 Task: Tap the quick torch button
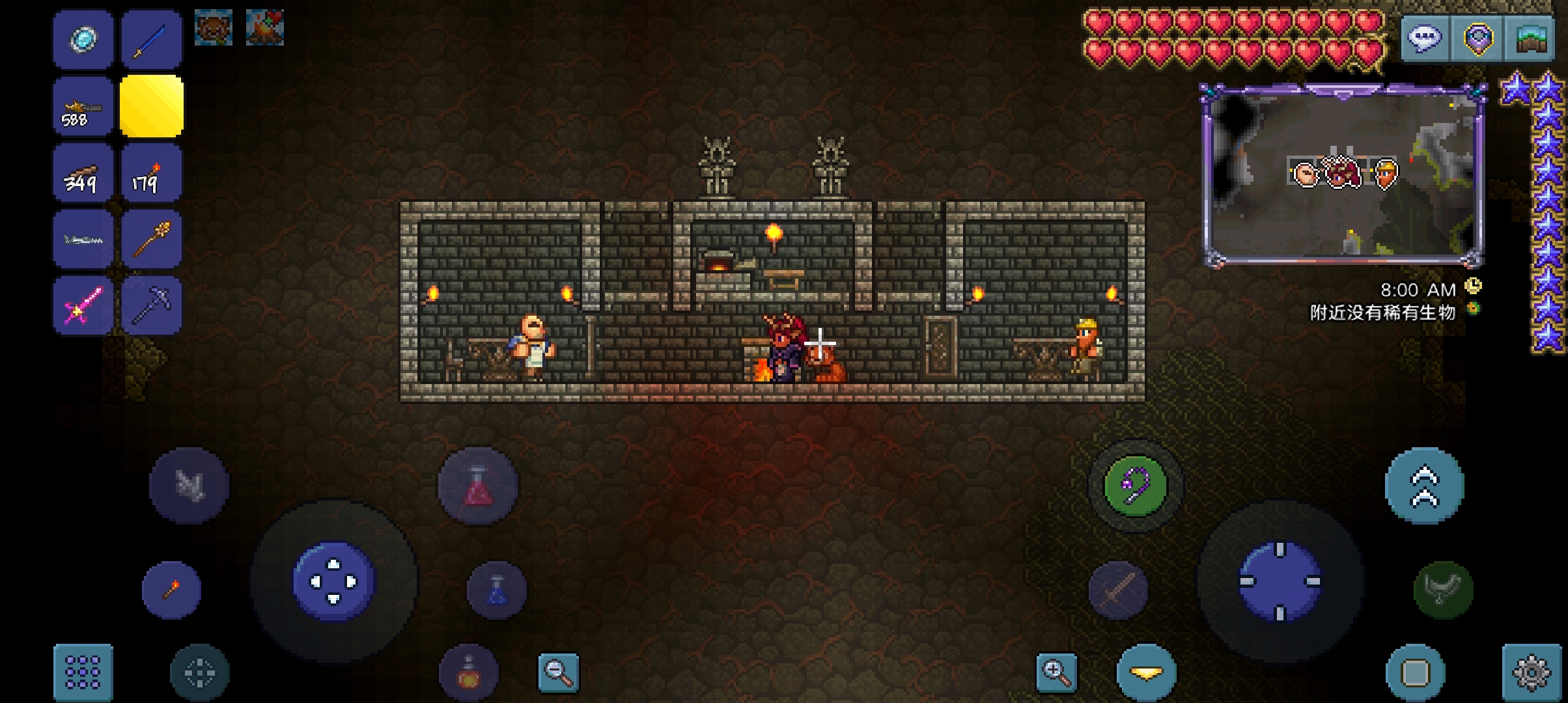click(x=171, y=590)
